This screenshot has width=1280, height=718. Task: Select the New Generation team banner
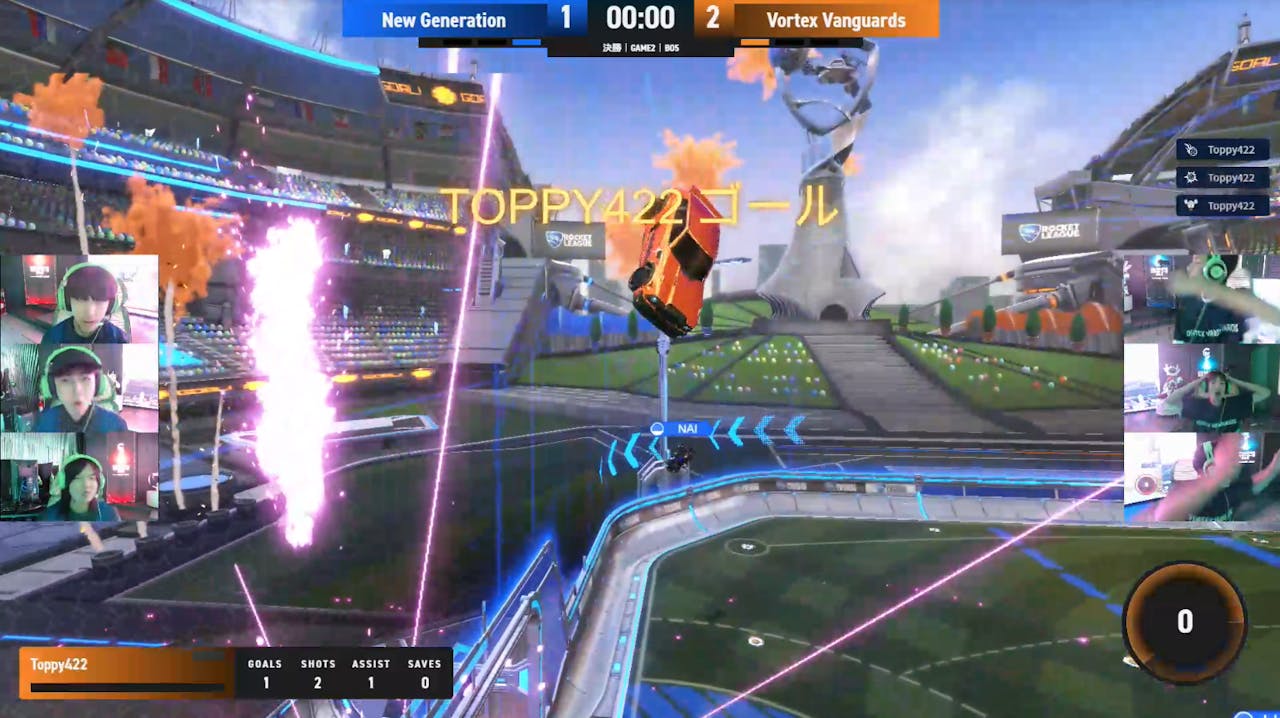pos(444,20)
